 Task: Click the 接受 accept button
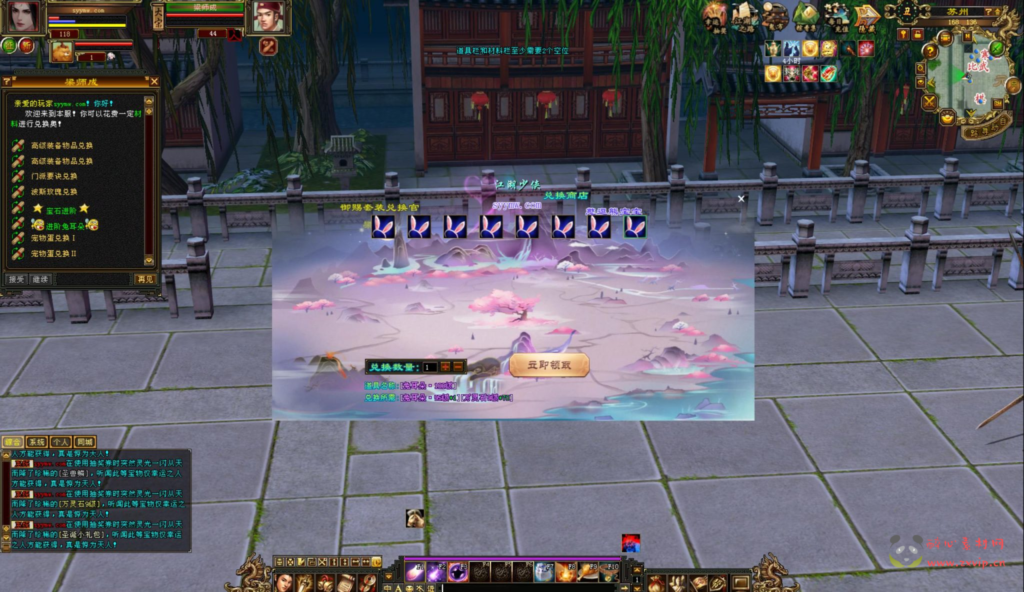click(x=16, y=279)
